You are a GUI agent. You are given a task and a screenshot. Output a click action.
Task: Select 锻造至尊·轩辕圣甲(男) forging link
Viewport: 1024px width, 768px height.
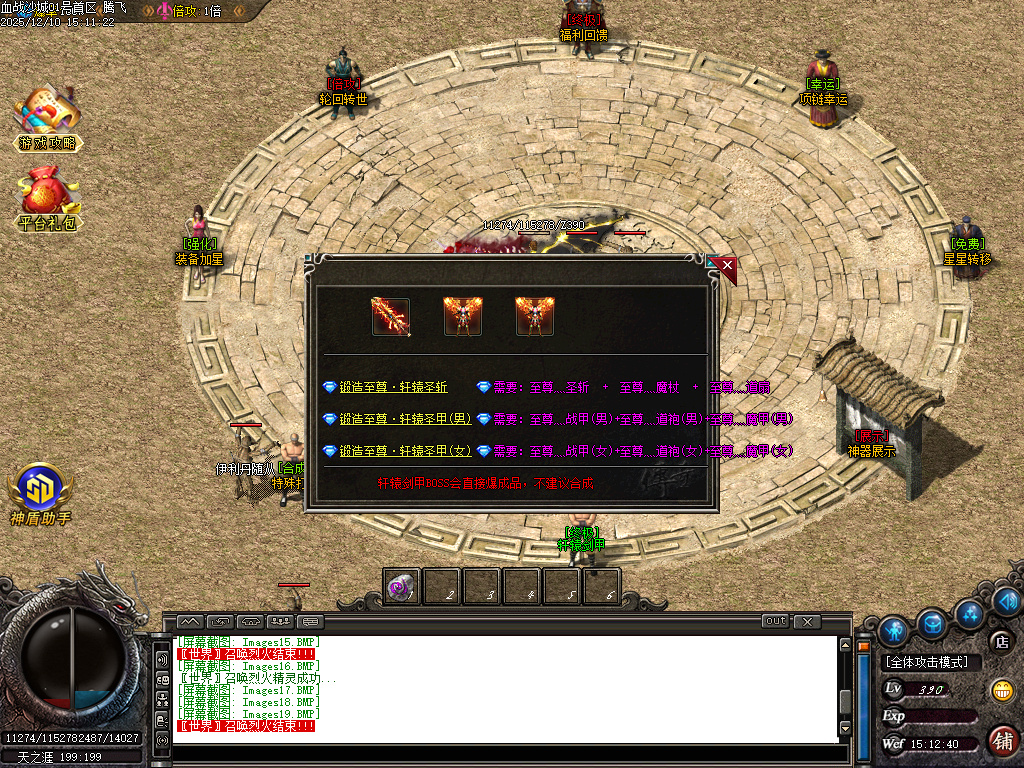tap(405, 419)
